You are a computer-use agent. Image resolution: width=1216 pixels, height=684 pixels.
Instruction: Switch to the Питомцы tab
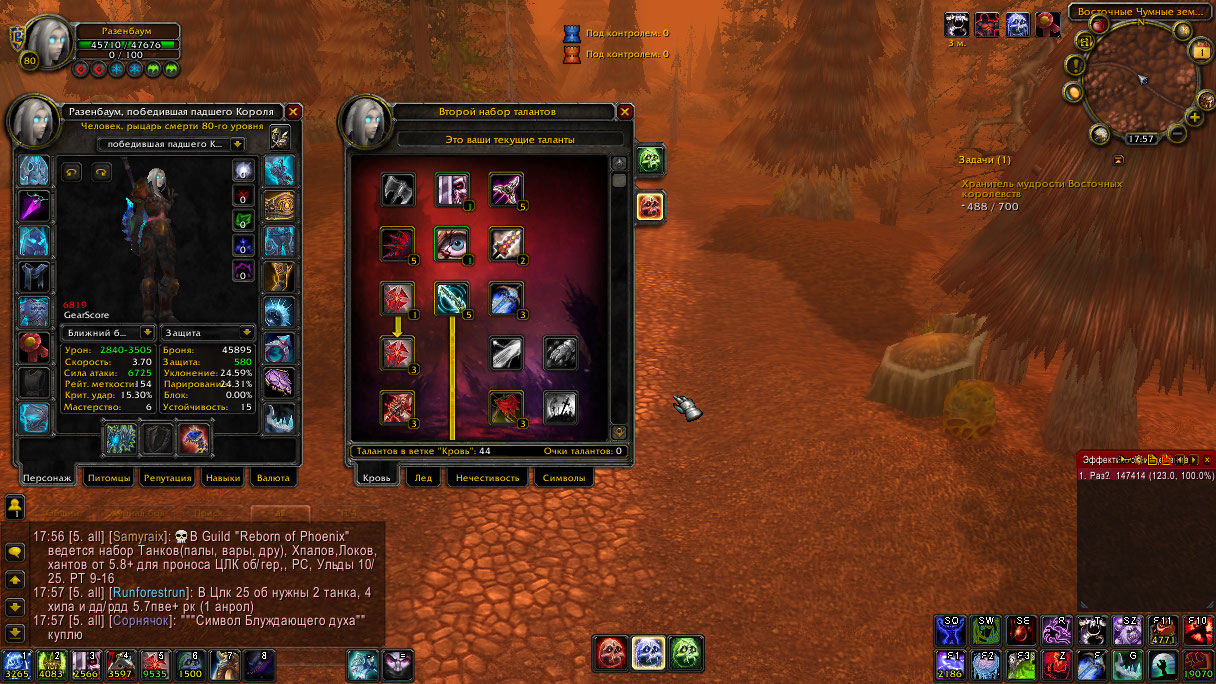[109, 478]
